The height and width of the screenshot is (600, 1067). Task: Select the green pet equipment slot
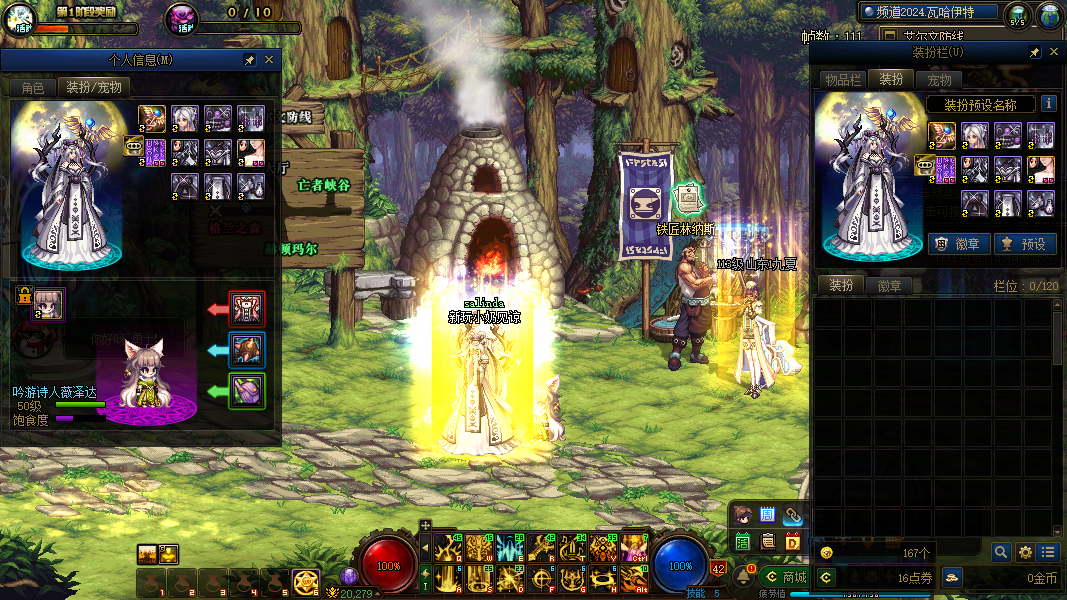(247, 390)
